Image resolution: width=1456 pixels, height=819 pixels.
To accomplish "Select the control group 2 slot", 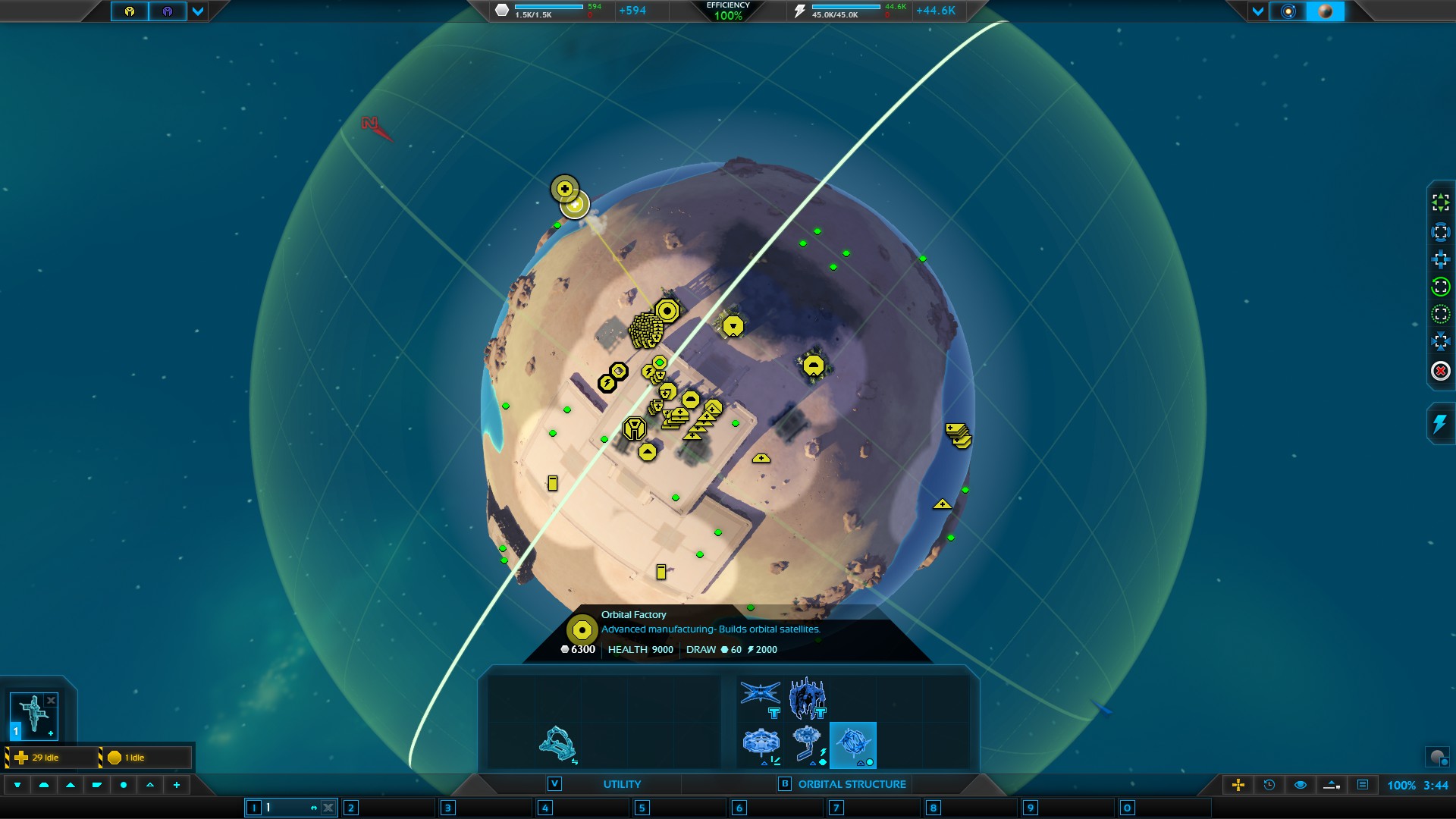I will click(387, 808).
